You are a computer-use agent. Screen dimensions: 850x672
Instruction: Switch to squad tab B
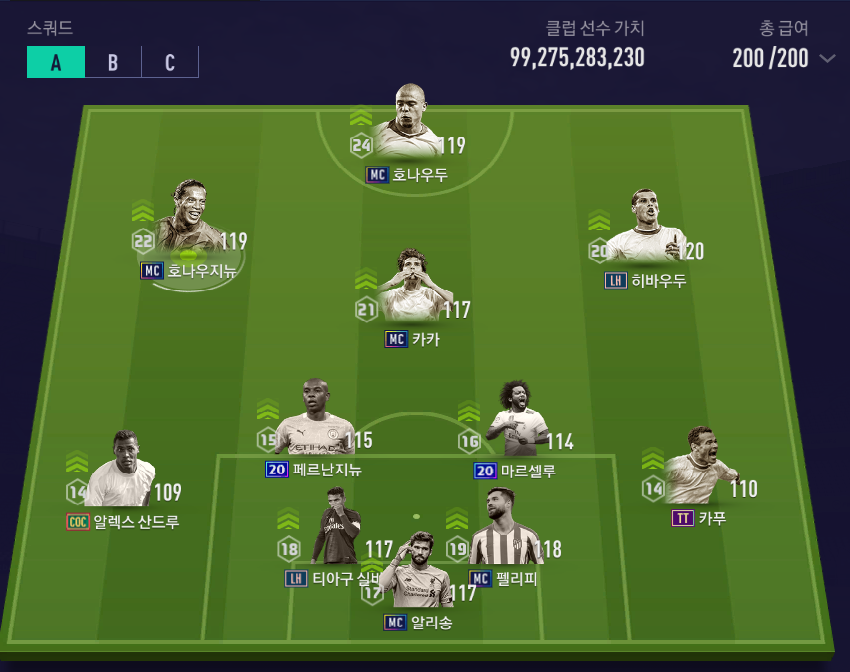tap(113, 62)
